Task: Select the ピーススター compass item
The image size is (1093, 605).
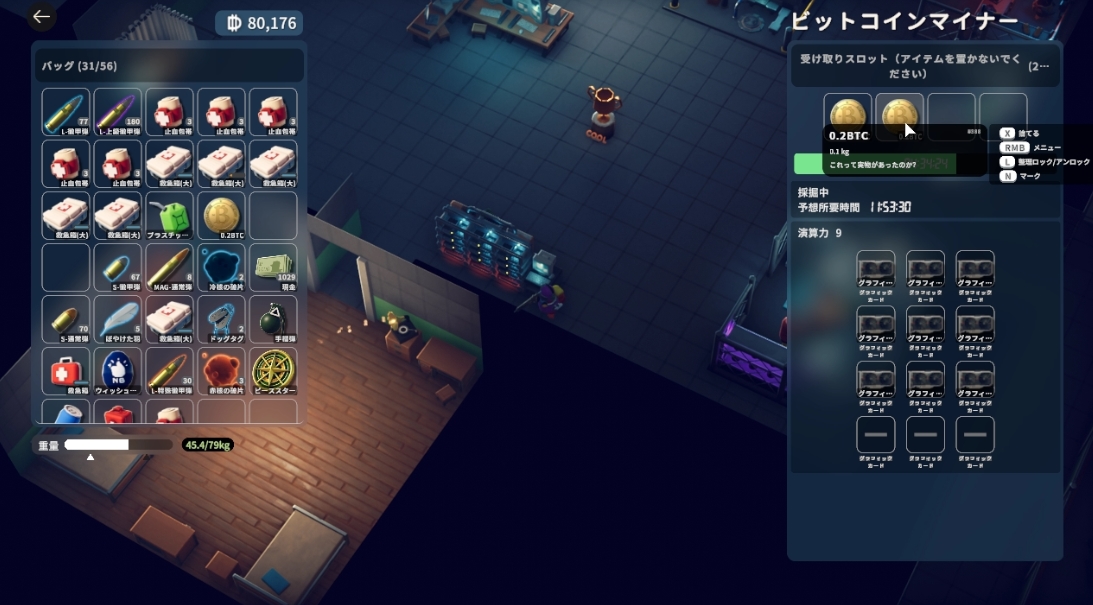Action: [x=274, y=371]
